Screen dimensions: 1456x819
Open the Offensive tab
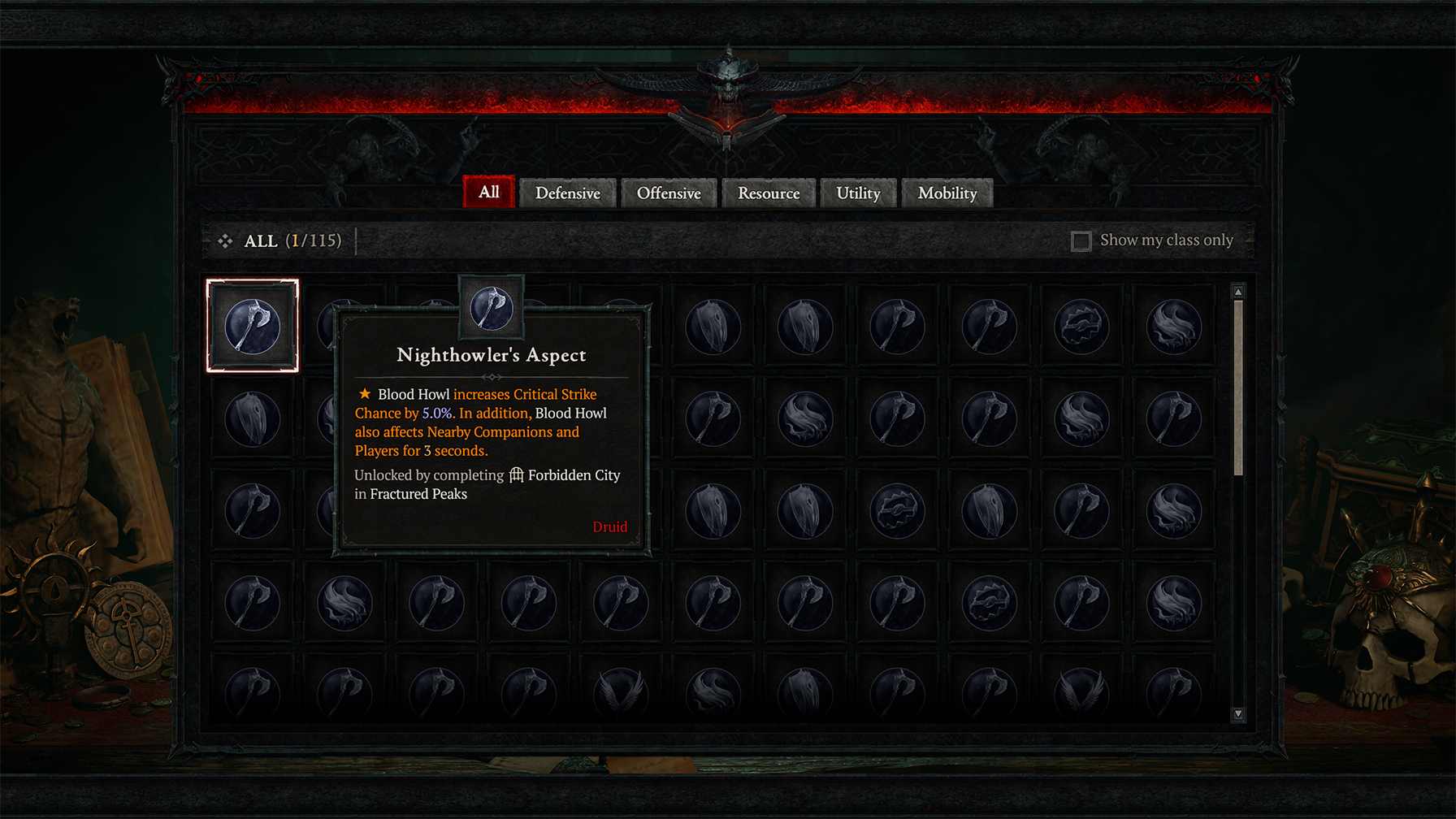(669, 193)
